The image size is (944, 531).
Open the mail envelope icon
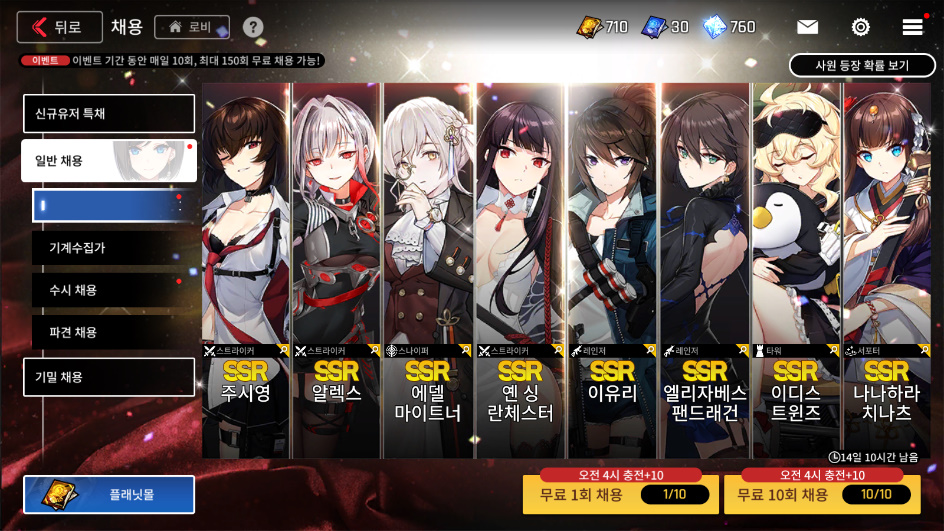tap(807, 27)
